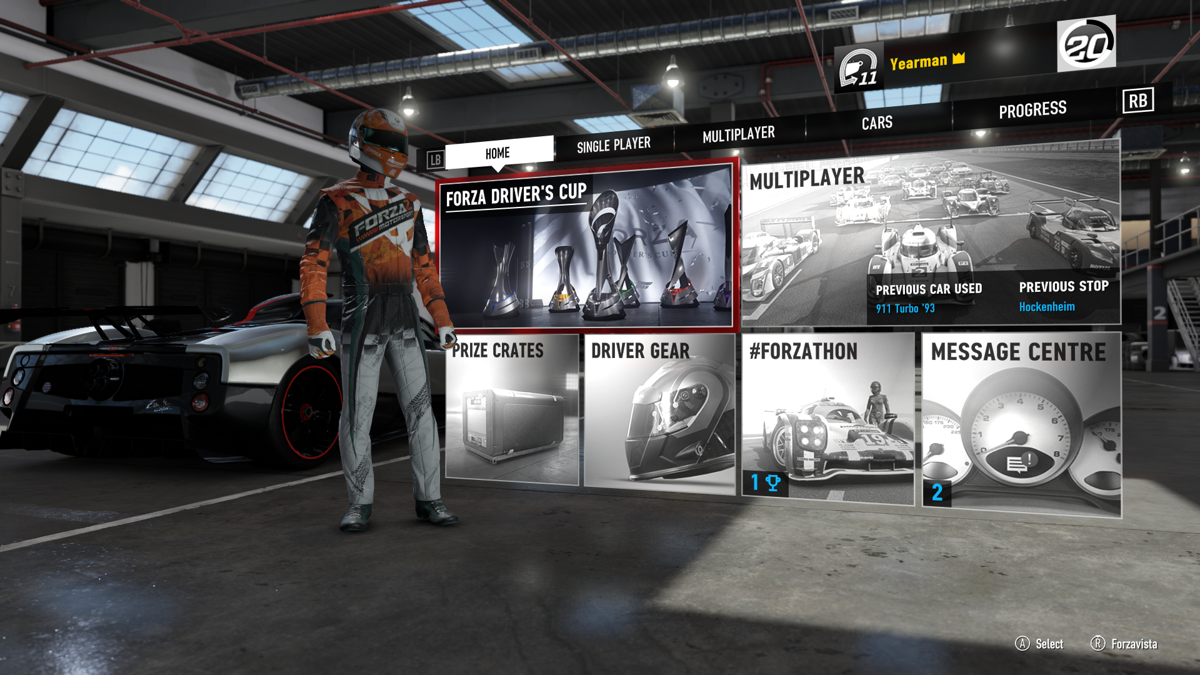Screen dimensions: 1200x675
Task: Open the Forza Driver's Cup tile
Action: [588, 245]
